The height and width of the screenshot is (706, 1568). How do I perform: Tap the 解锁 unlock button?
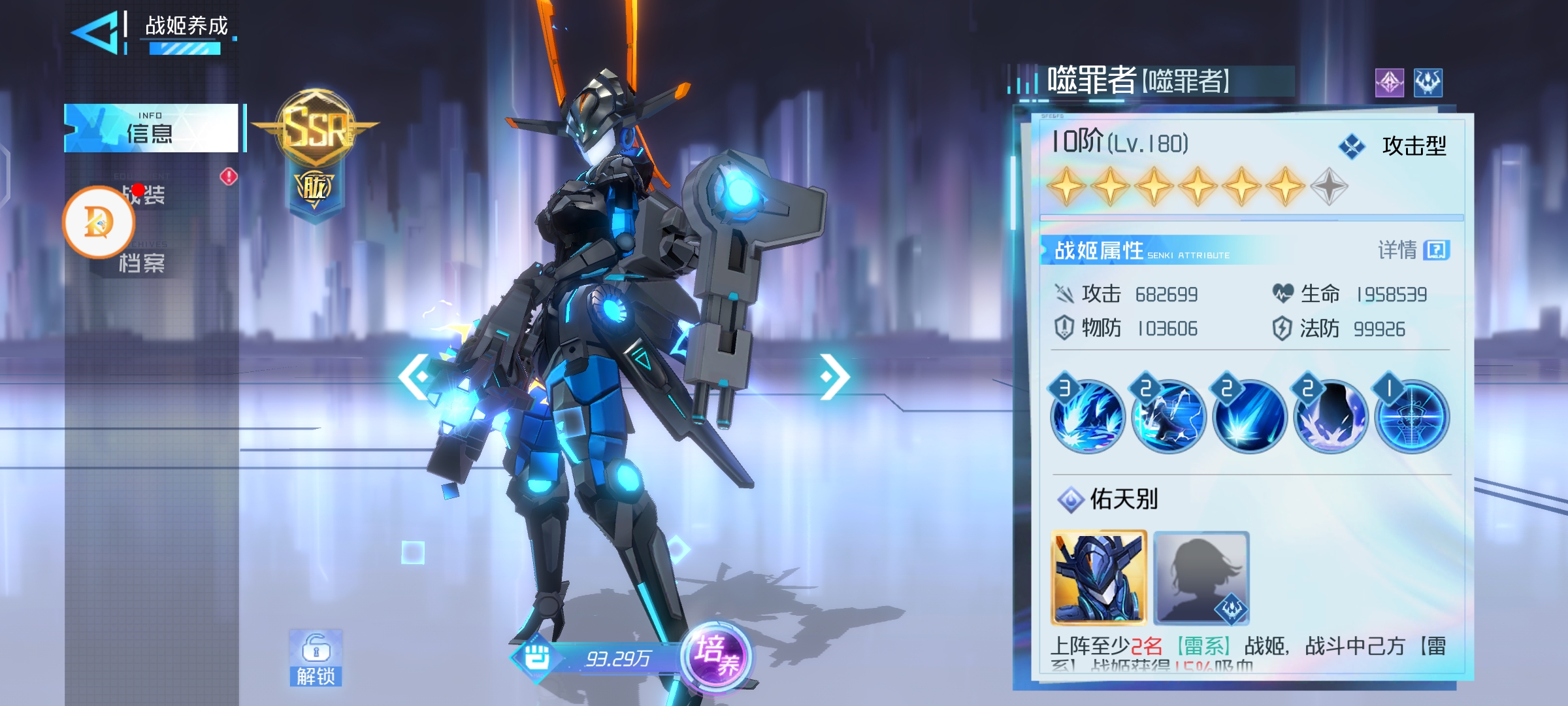pos(316,659)
